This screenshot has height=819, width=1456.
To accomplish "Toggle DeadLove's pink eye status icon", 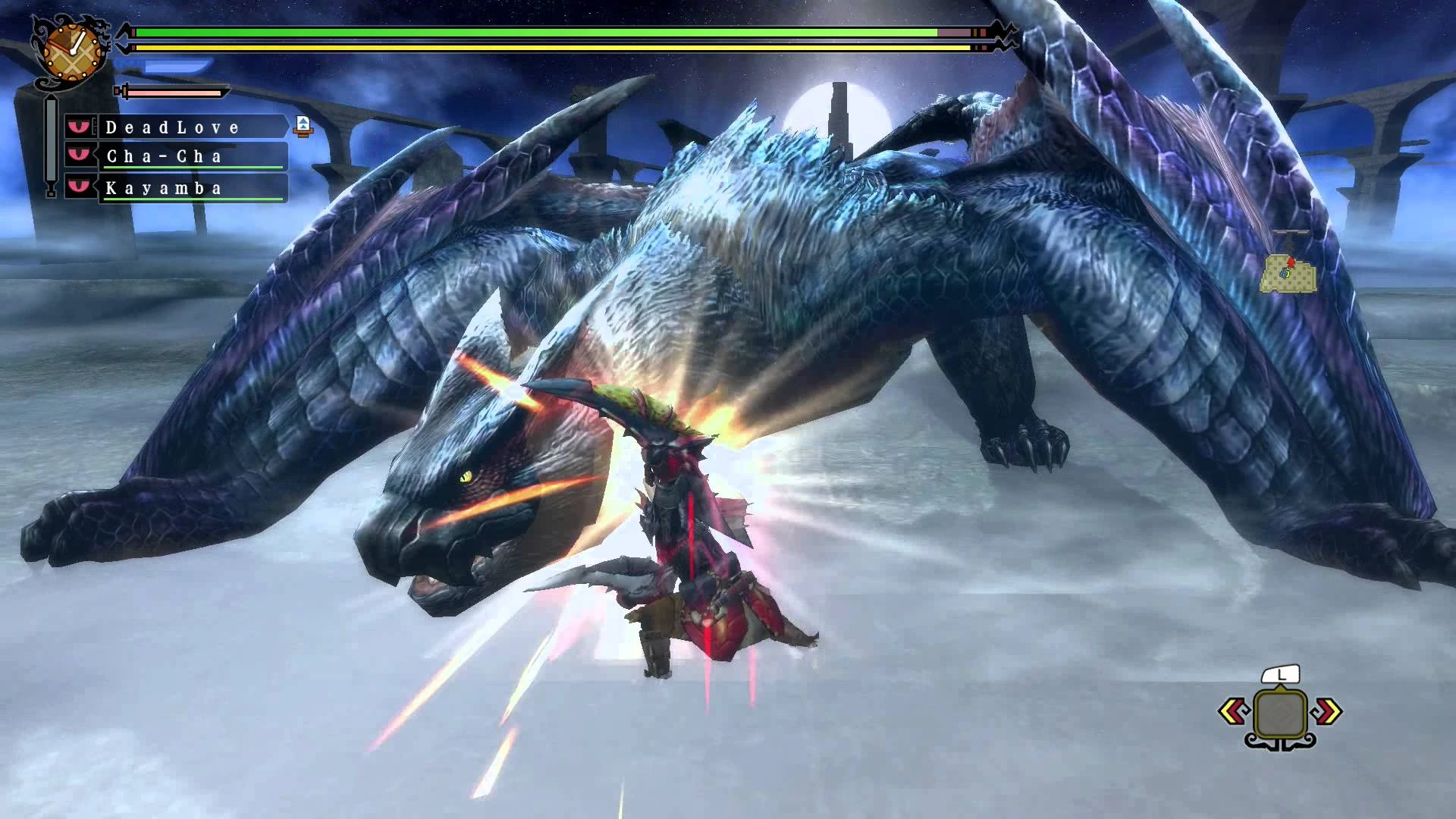I will pyautogui.click(x=80, y=127).
